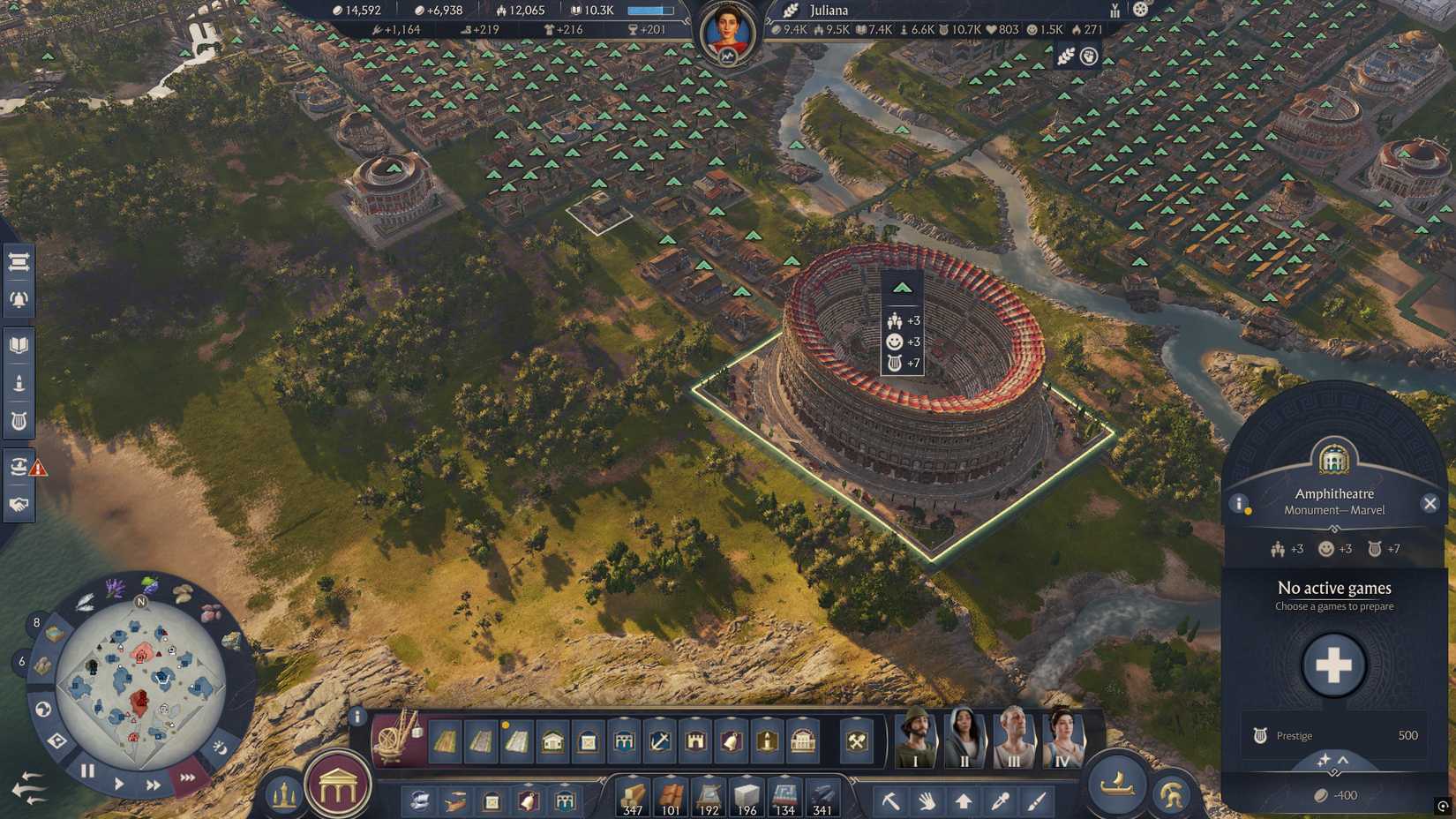1456x819 pixels.
Task: Close the Amphitheatre monument panel
Action: 1430,503
